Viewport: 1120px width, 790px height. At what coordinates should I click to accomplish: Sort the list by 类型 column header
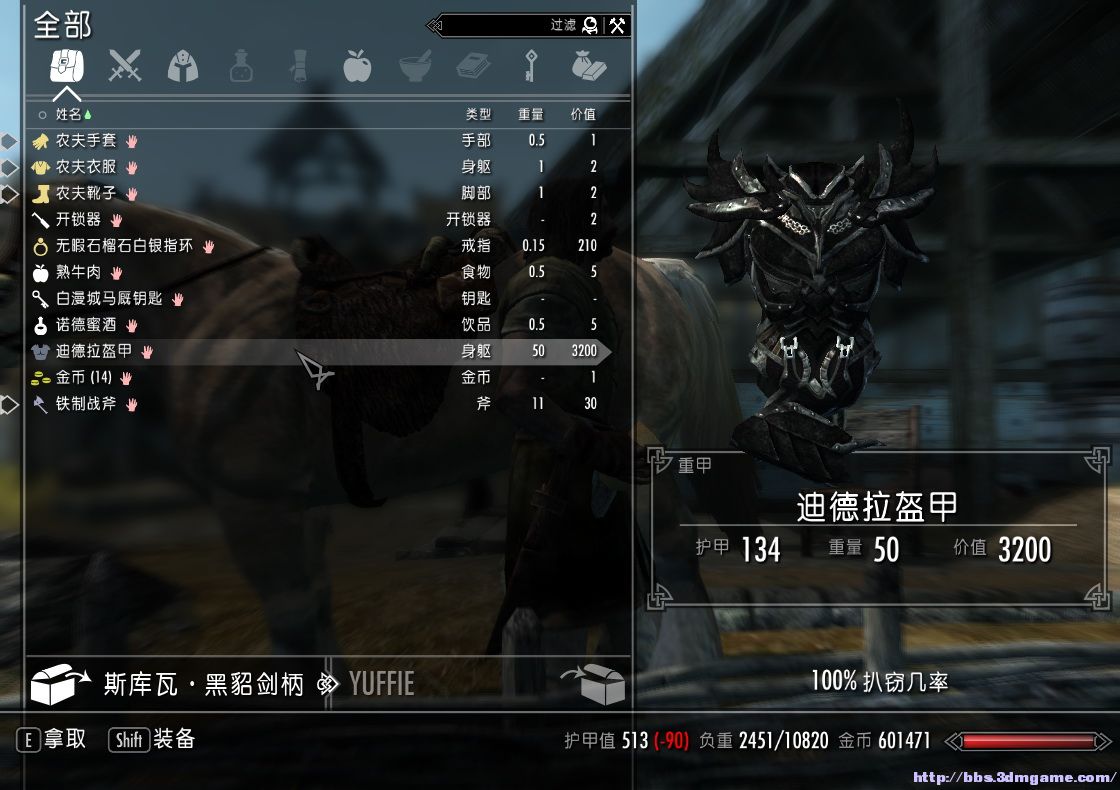[478, 115]
